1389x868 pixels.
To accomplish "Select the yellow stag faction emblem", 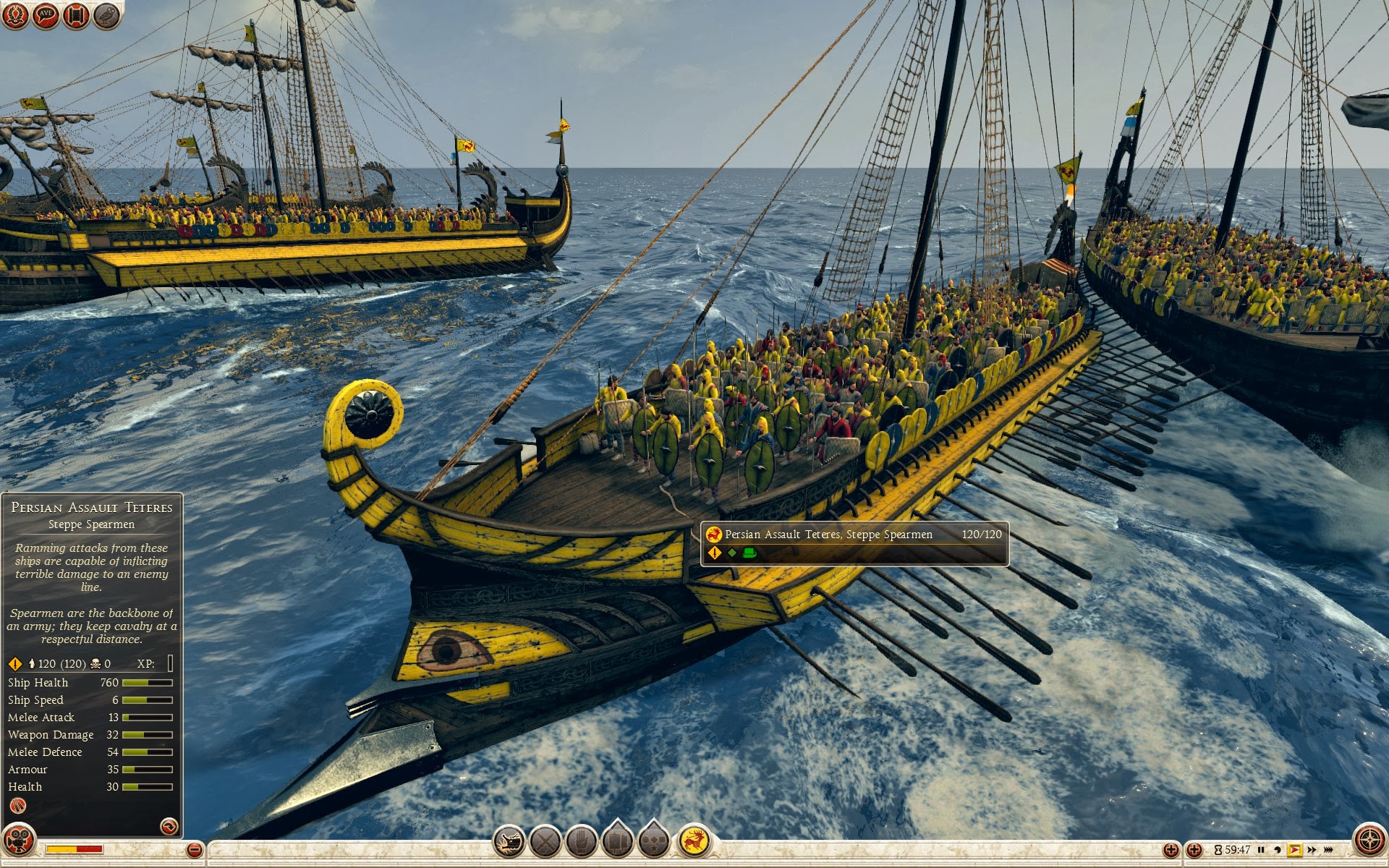I will (694, 841).
